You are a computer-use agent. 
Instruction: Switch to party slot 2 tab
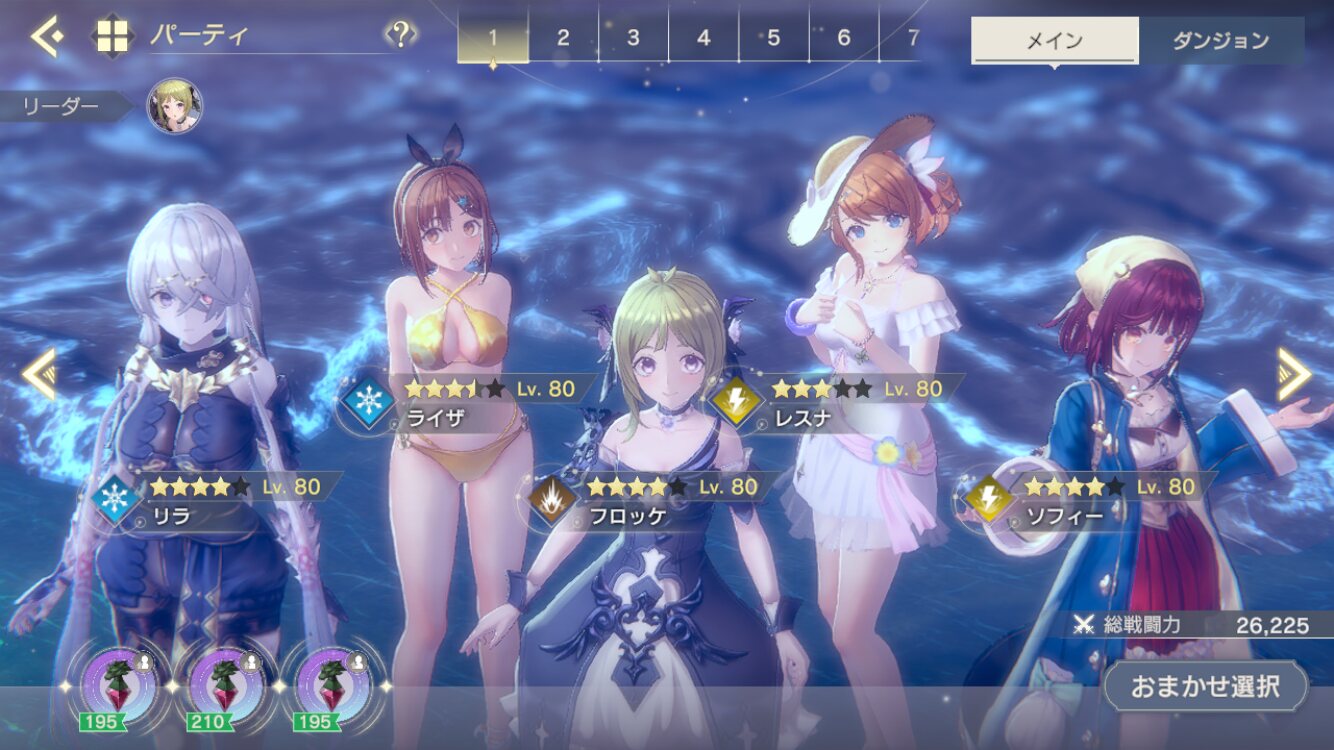[563, 38]
